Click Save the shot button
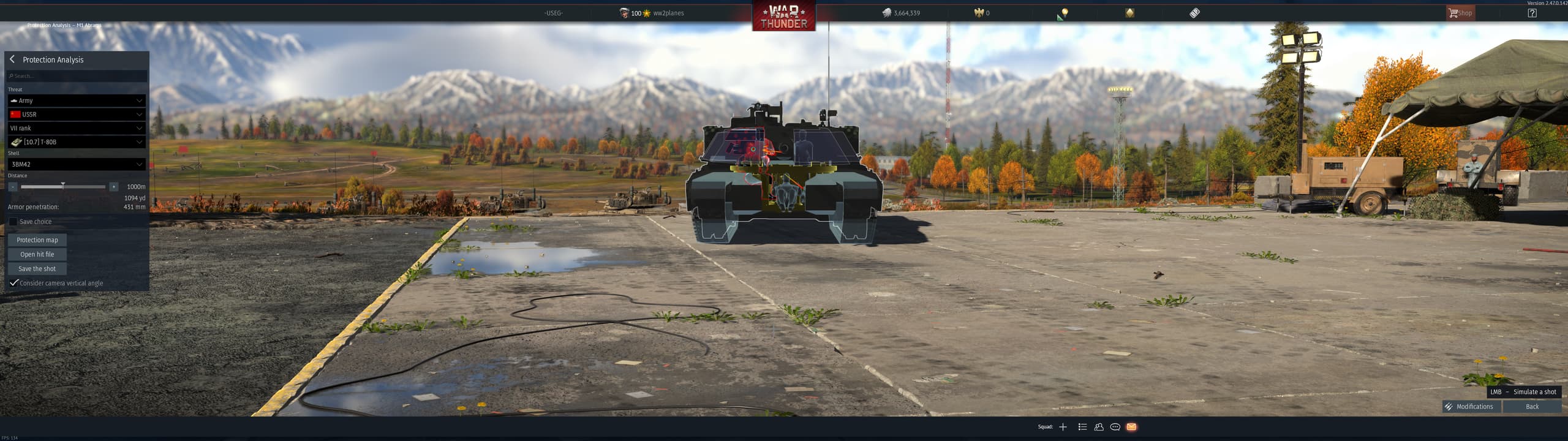The width and height of the screenshot is (1568, 441). point(37,269)
